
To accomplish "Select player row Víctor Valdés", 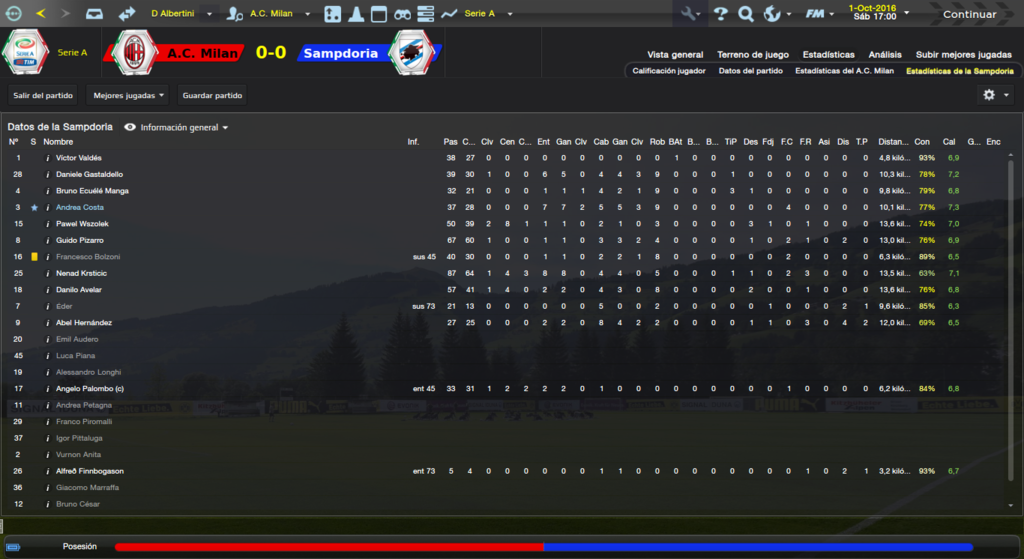I will pos(79,158).
